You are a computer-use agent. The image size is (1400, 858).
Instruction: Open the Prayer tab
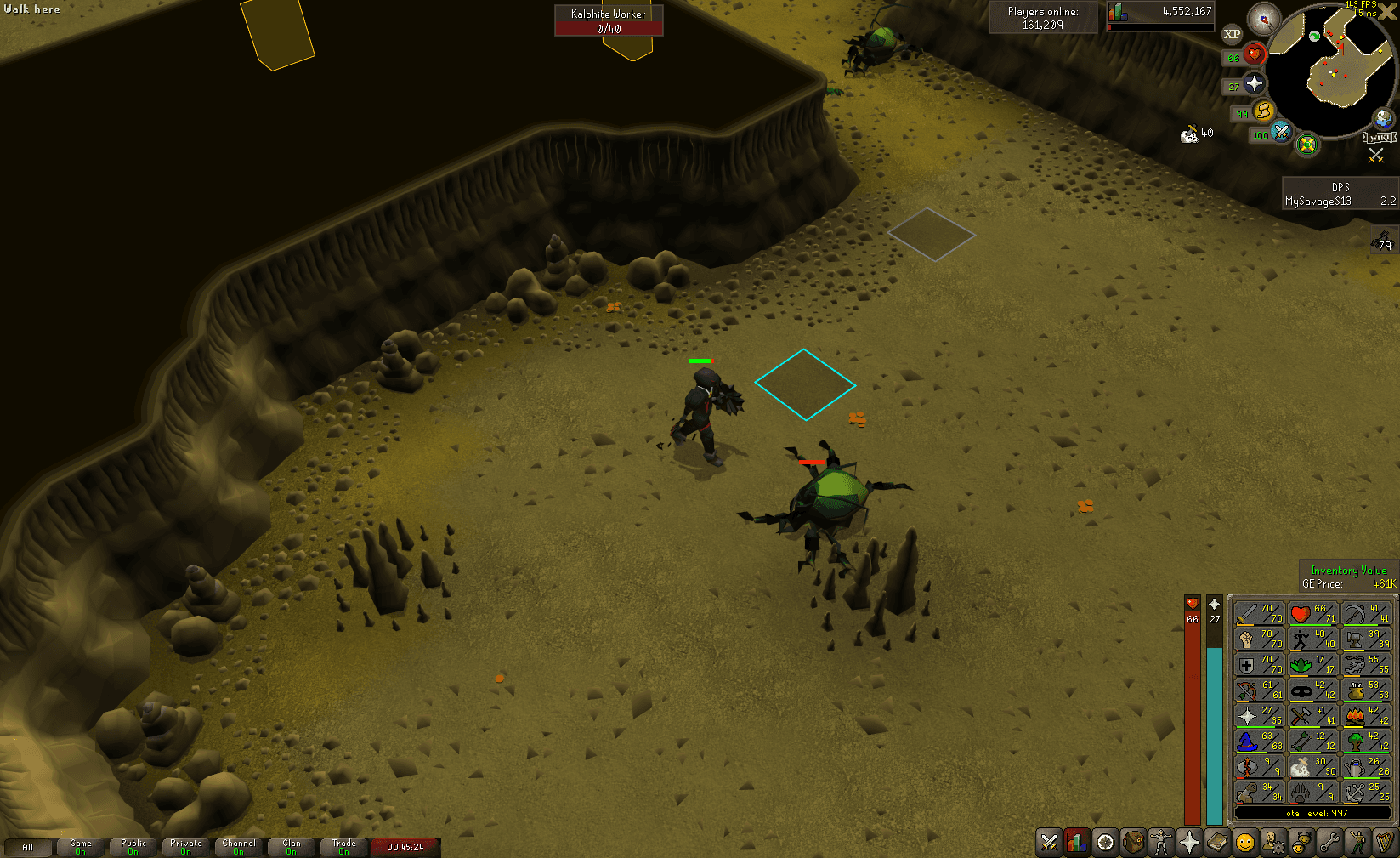coord(1189,844)
